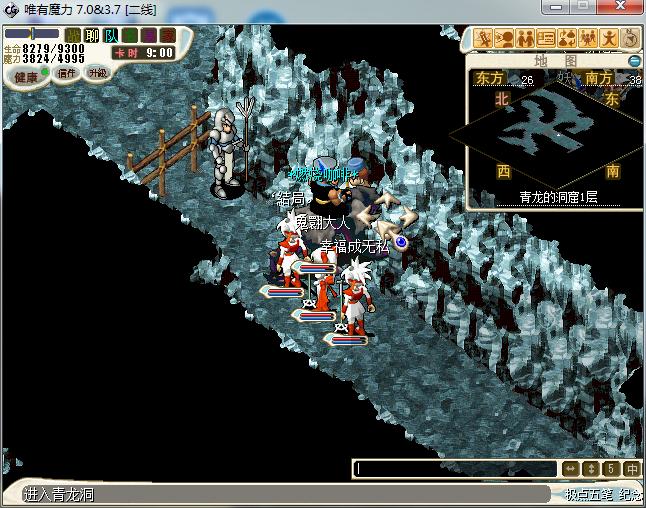Image resolution: width=646 pixels, height=508 pixels.
Task: Click the round clock-arrow icon
Action: point(630,38)
